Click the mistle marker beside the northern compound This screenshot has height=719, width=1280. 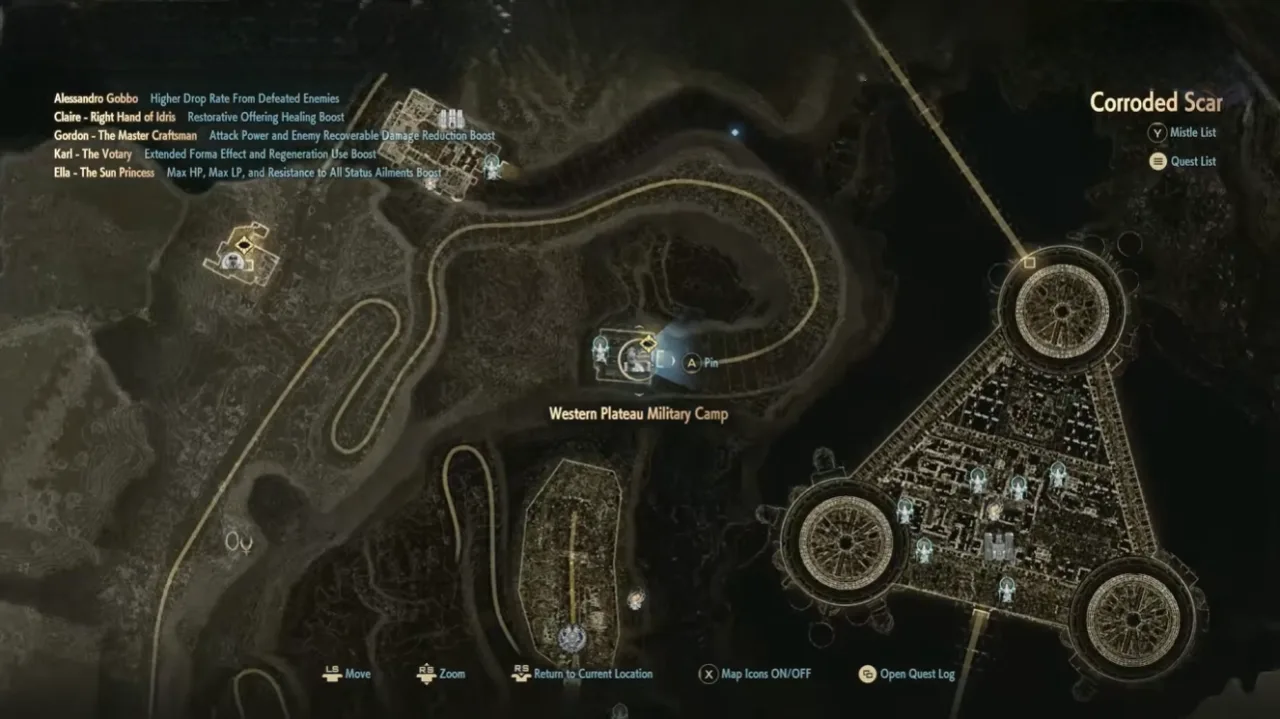coord(492,166)
